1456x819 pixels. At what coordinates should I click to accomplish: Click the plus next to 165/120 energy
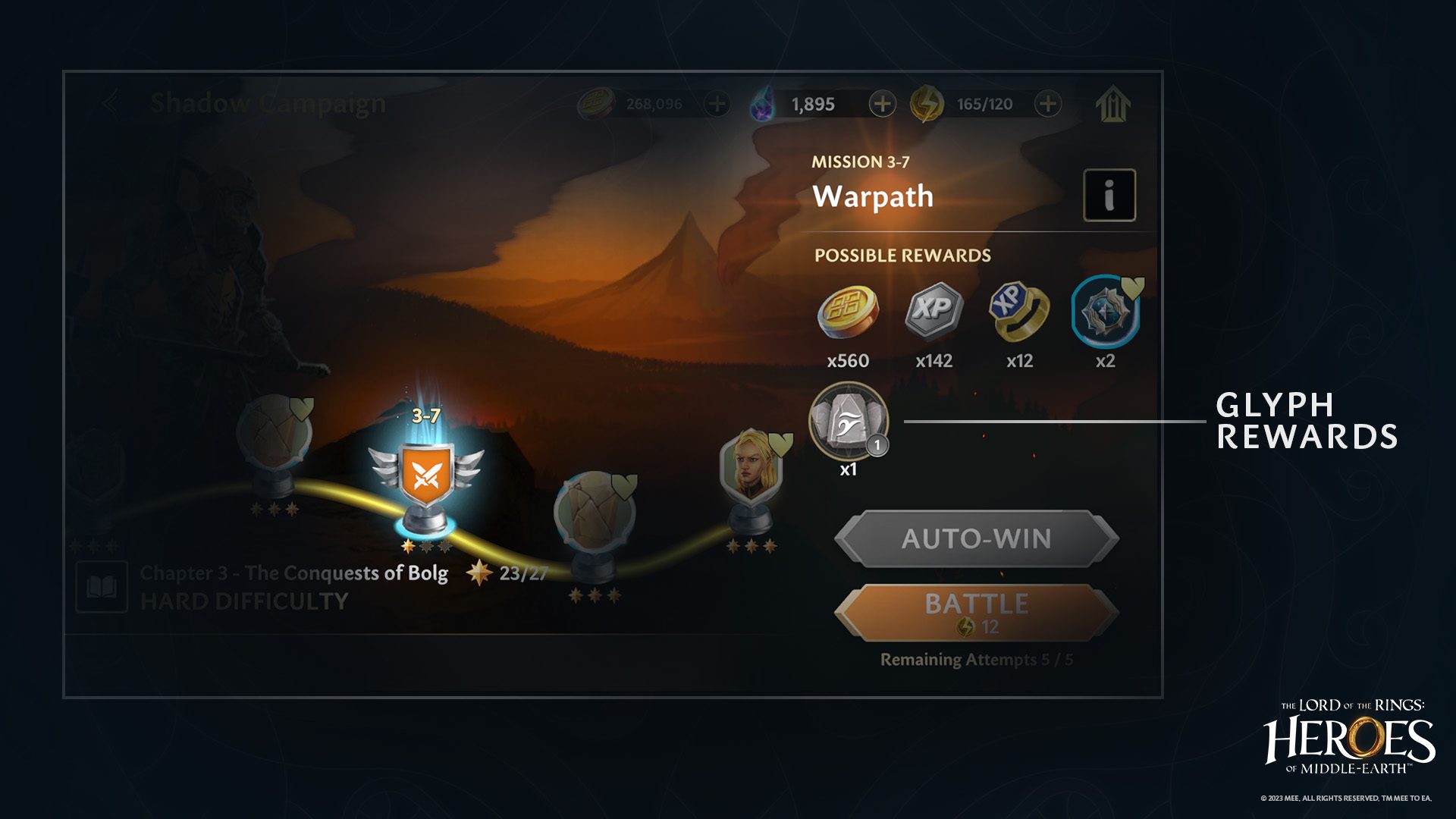pyautogui.click(x=1049, y=102)
